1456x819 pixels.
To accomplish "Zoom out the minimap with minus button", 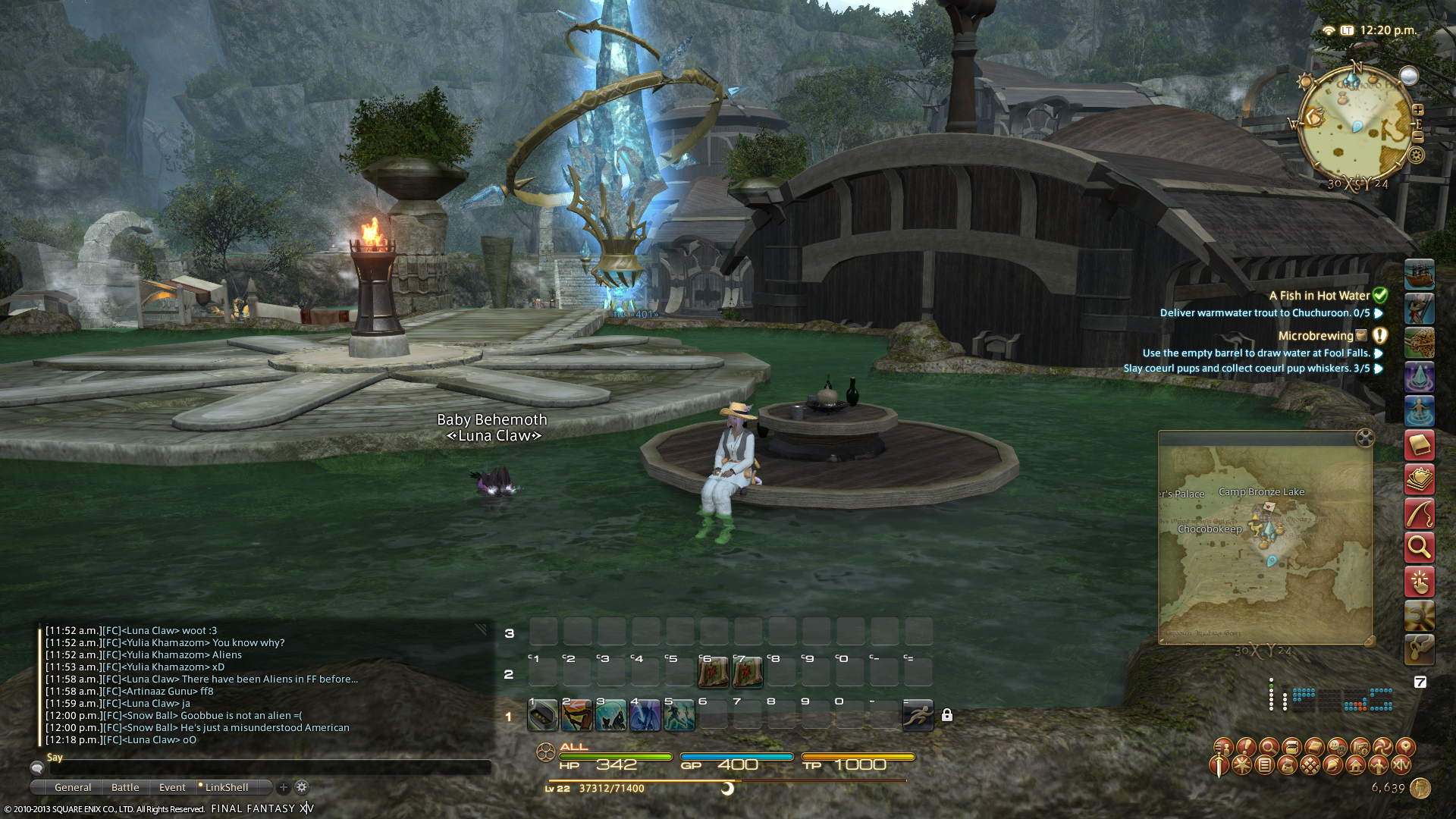I will tap(1417, 136).
